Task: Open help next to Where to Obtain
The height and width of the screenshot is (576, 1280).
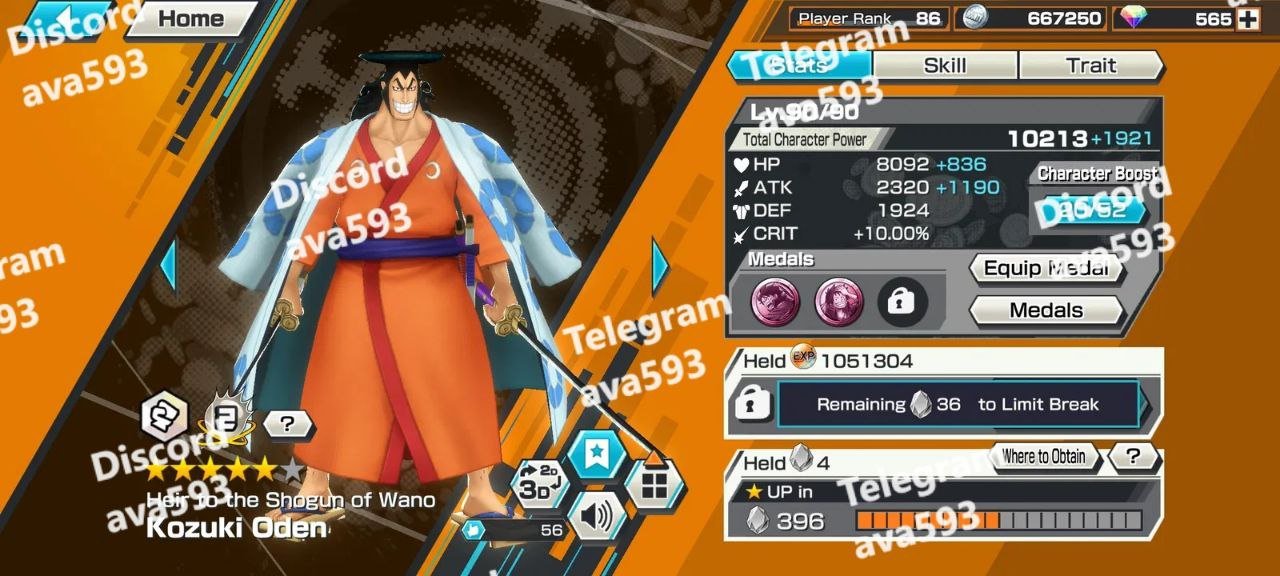Action: pos(1133,457)
